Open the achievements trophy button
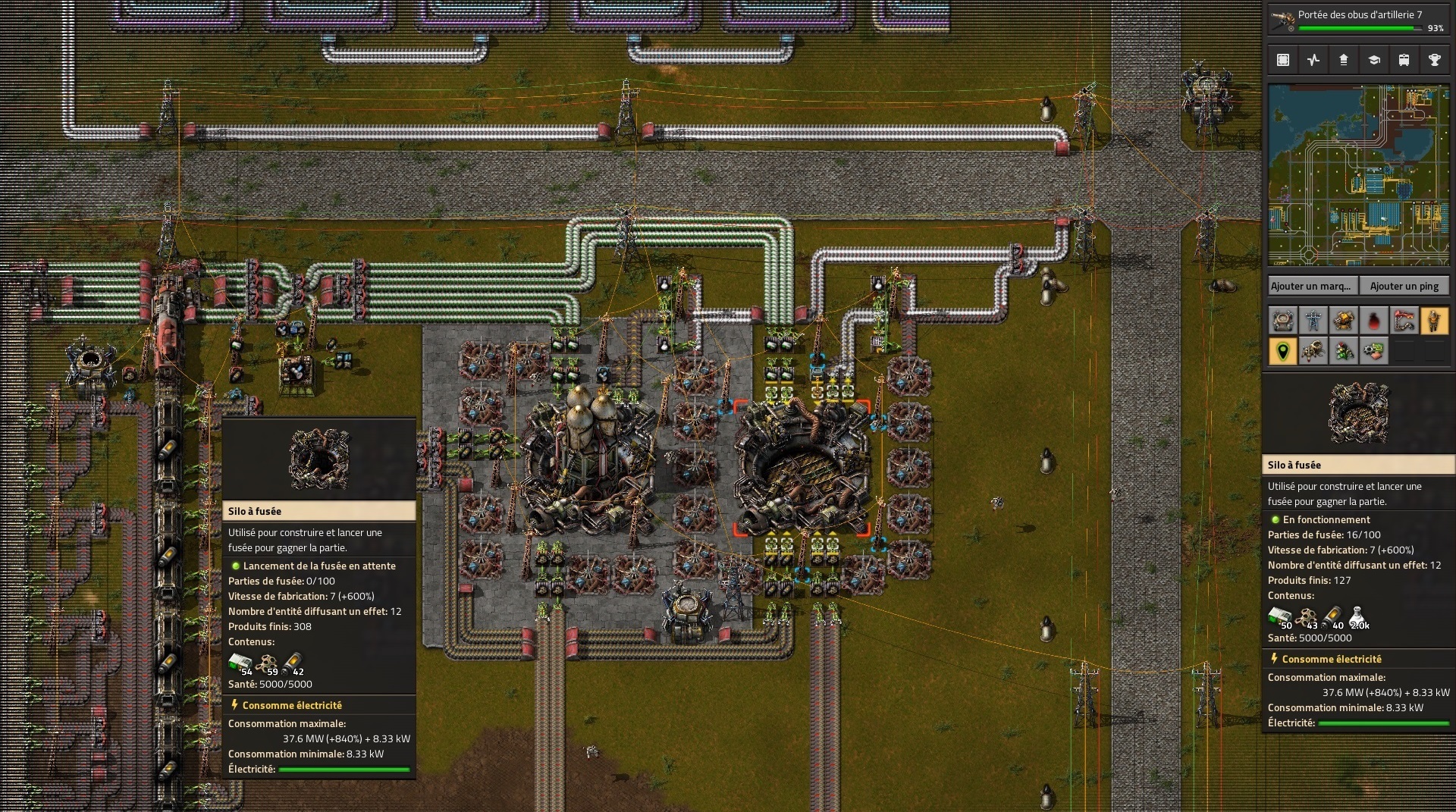 click(1434, 60)
